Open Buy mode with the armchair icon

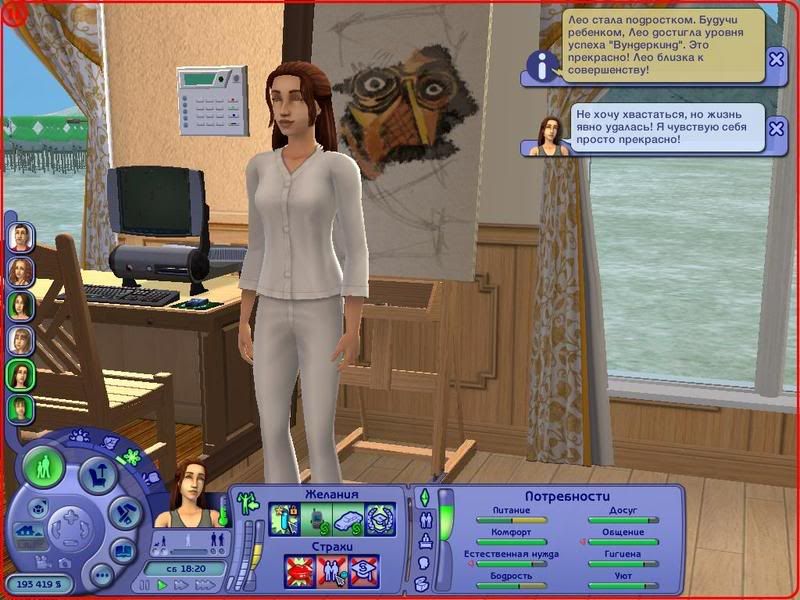click(99, 473)
